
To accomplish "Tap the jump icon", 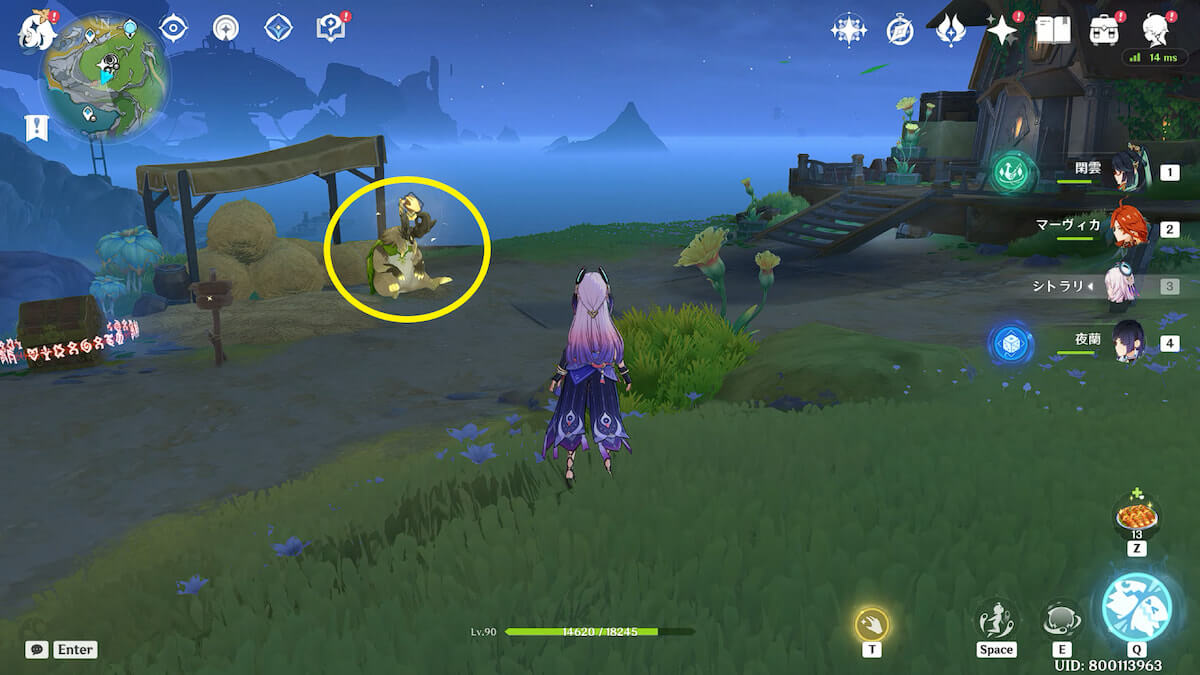I will pos(996,620).
